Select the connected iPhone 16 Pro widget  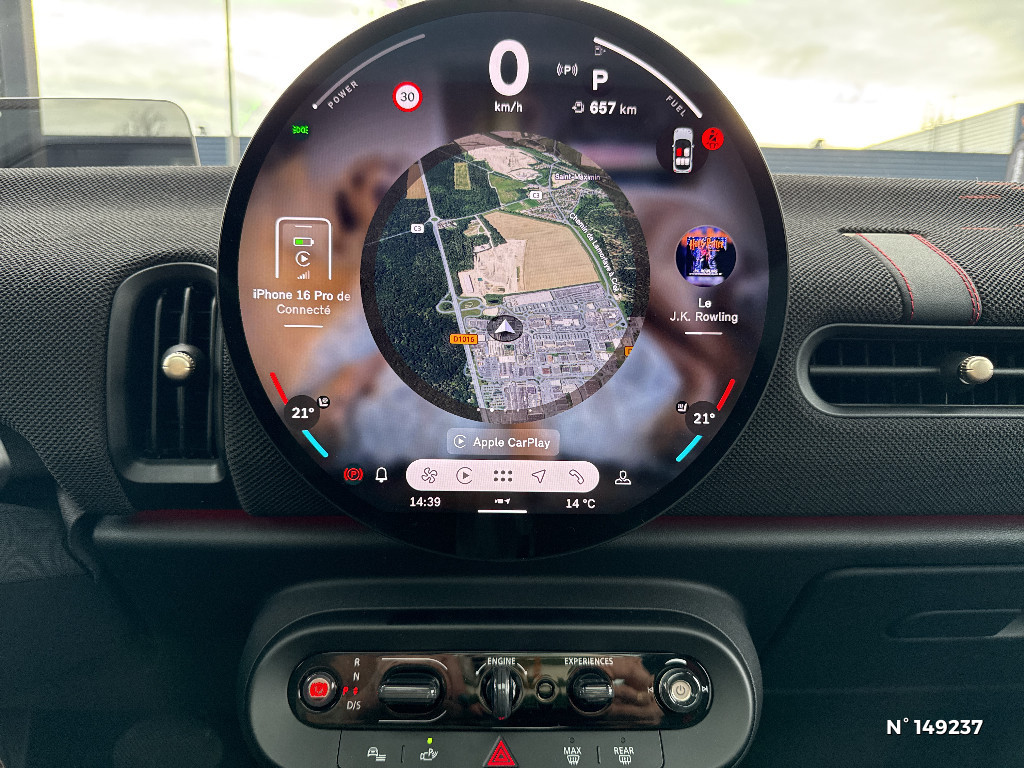coord(303,267)
